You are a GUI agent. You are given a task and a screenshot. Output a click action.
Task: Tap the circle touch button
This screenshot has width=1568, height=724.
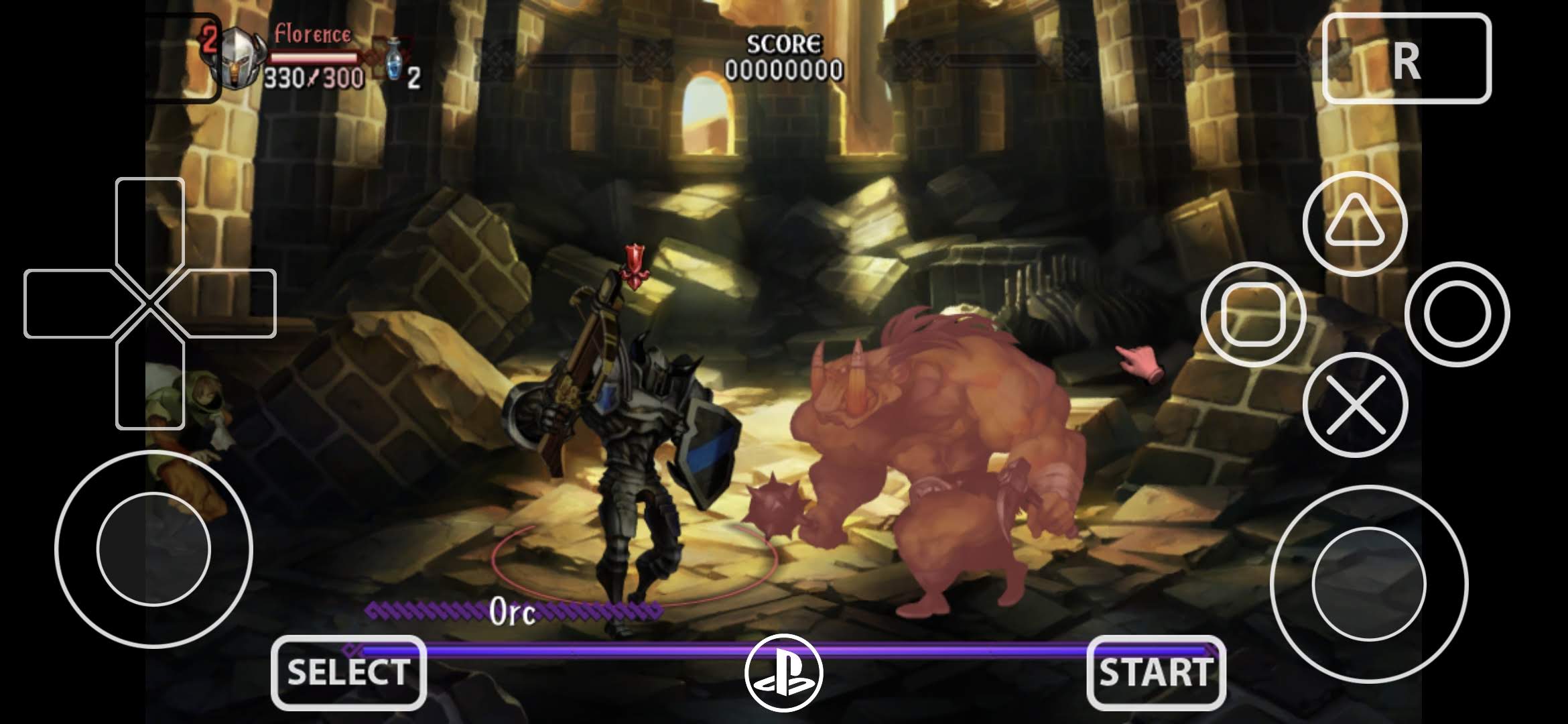[x=1457, y=314]
